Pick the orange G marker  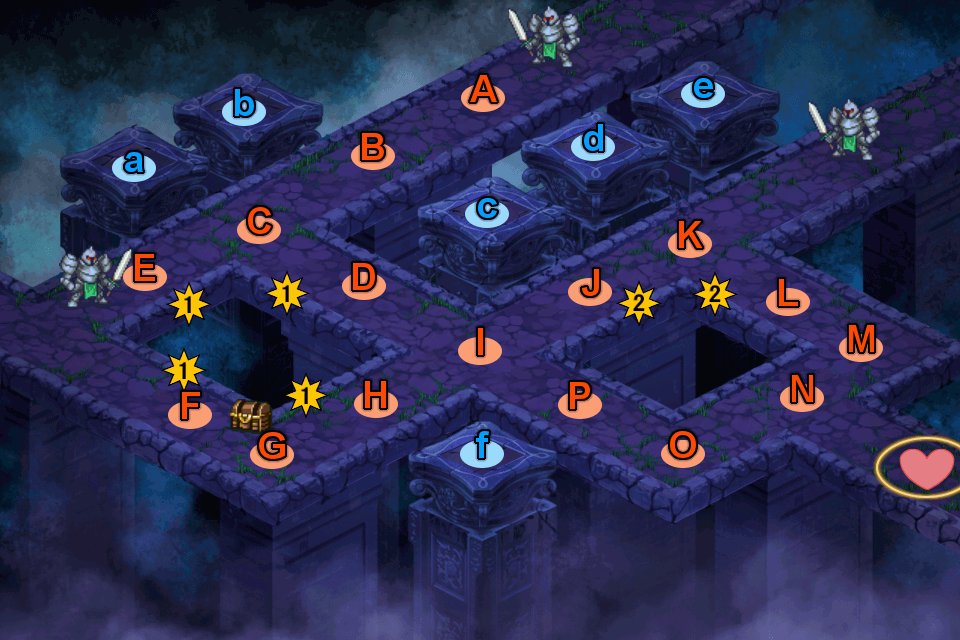(x=272, y=450)
